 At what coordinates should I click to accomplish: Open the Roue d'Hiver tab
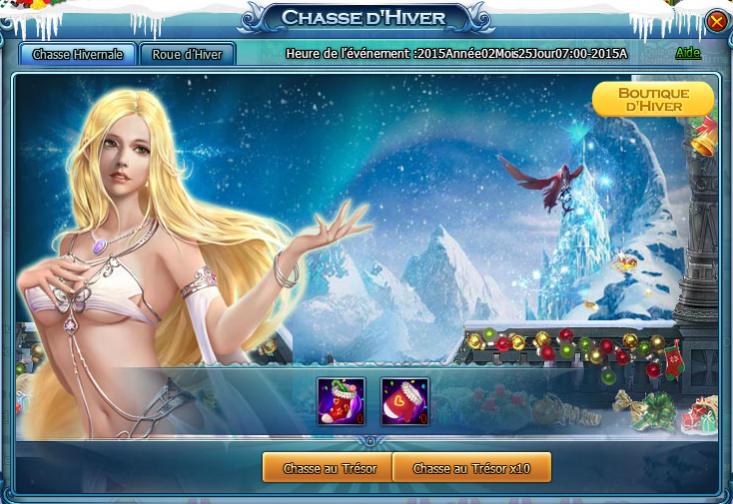(x=188, y=54)
